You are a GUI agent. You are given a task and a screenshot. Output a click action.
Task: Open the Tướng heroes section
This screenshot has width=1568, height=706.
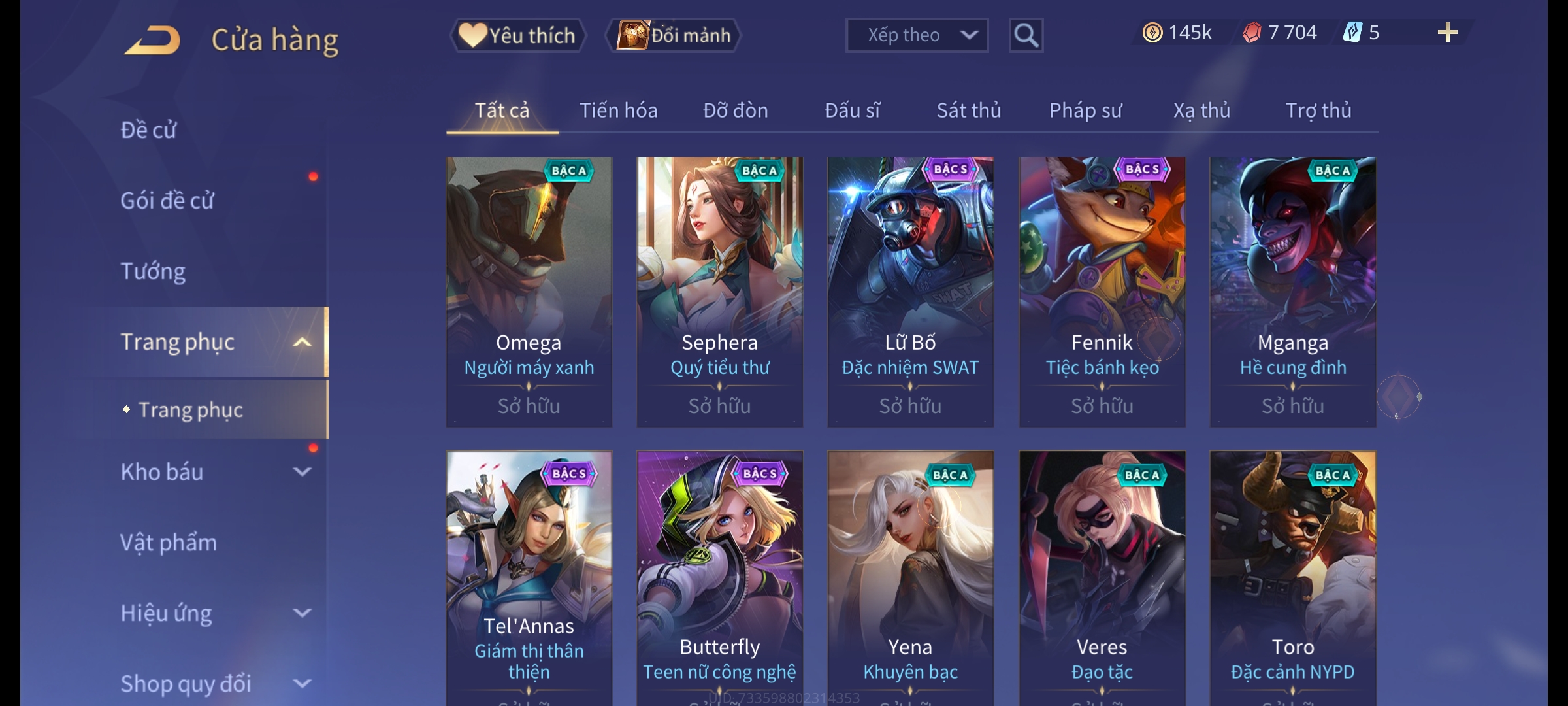(153, 271)
